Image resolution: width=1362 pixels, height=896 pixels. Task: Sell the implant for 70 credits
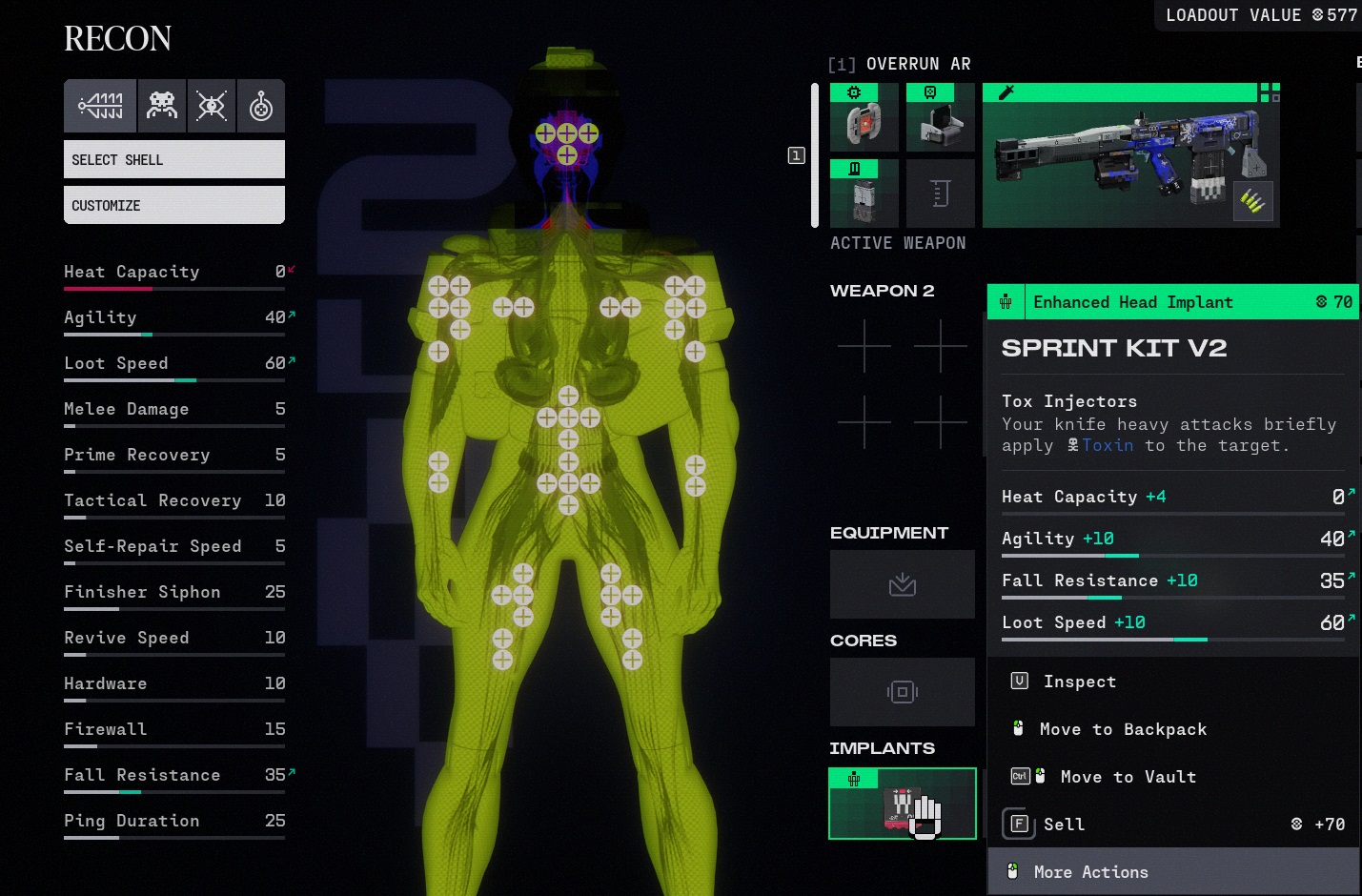pyautogui.click(x=1064, y=825)
